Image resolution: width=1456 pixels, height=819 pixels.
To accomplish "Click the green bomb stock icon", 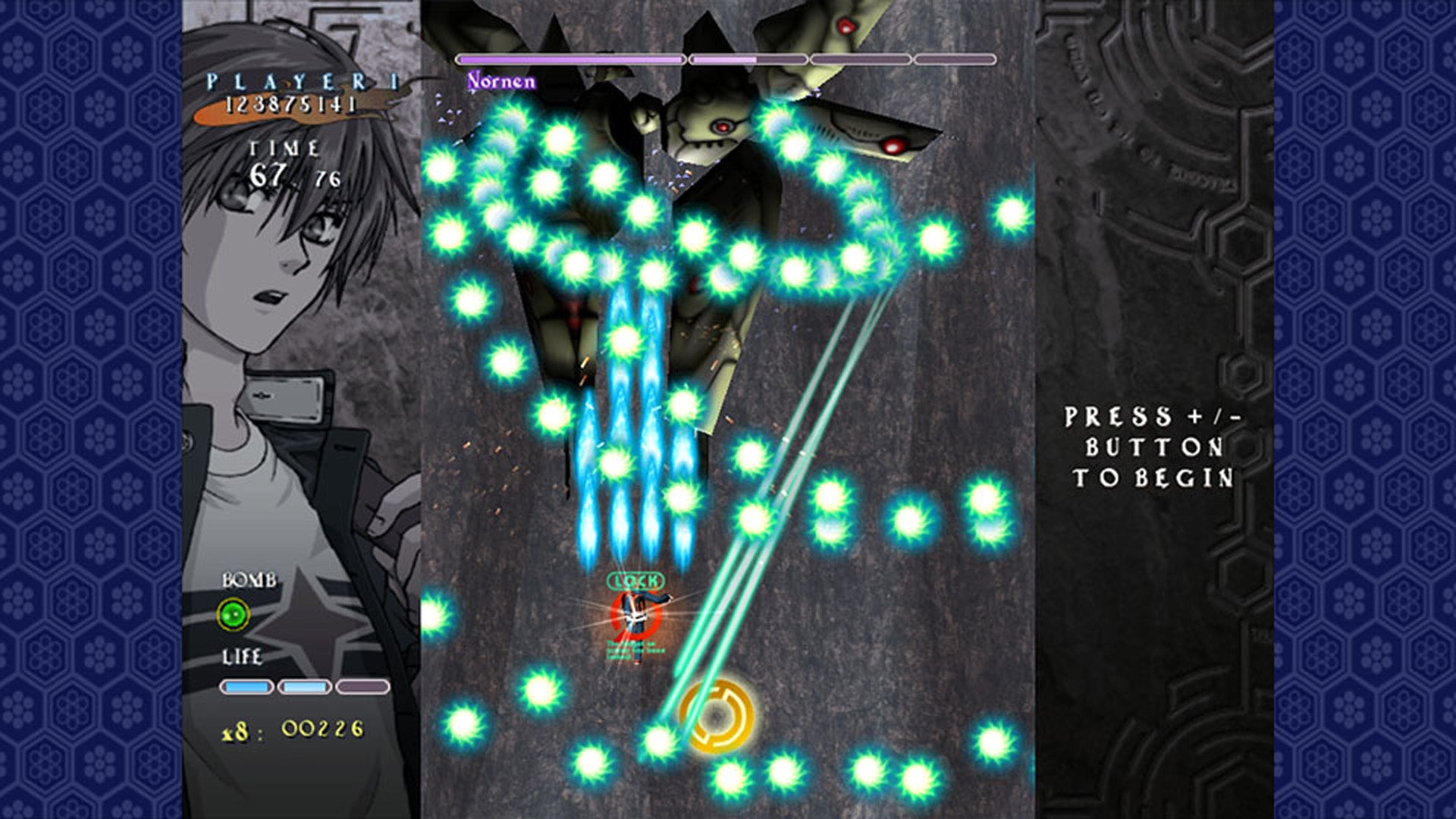I will 234,614.
